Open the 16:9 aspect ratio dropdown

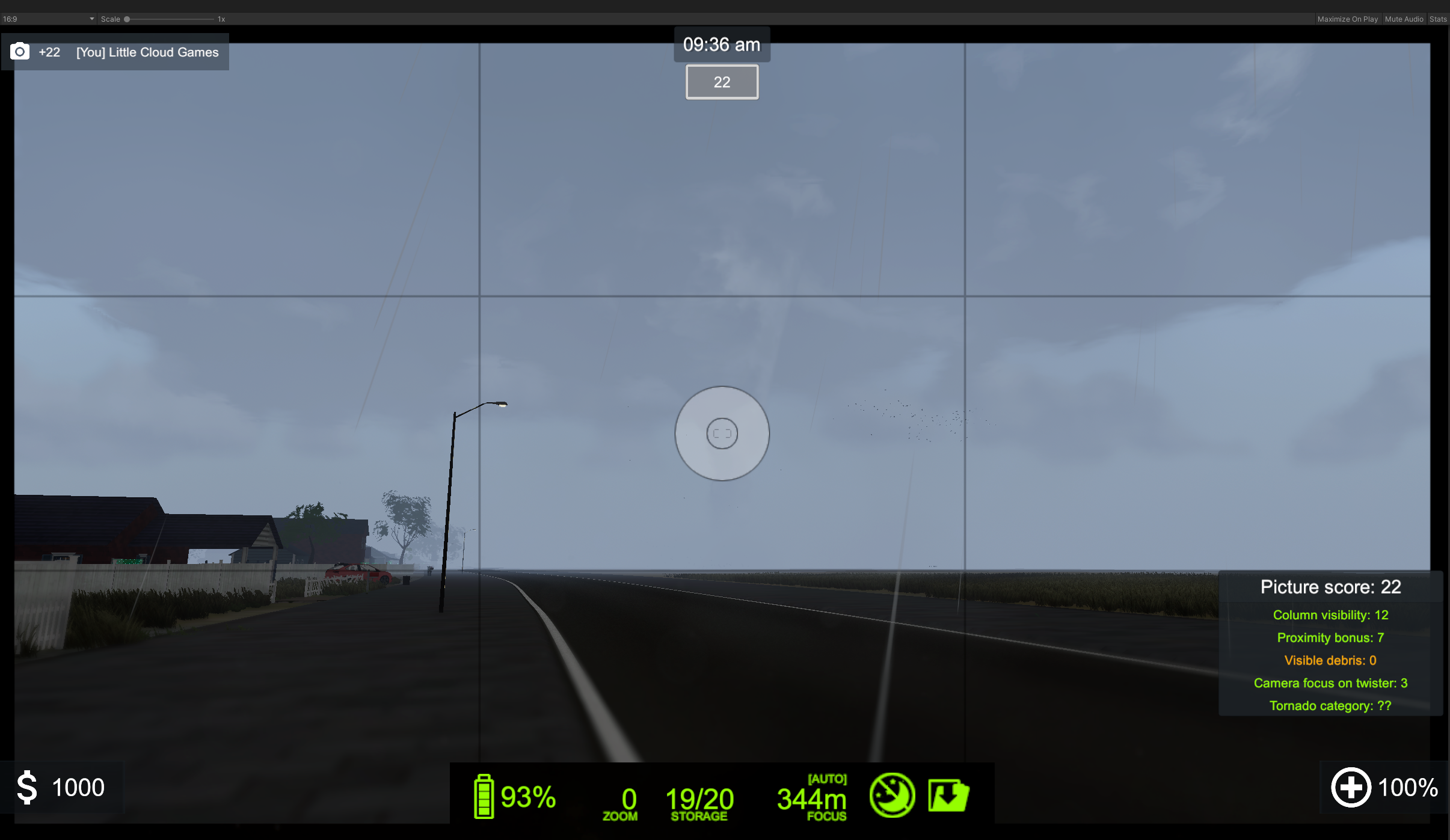(48, 19)
